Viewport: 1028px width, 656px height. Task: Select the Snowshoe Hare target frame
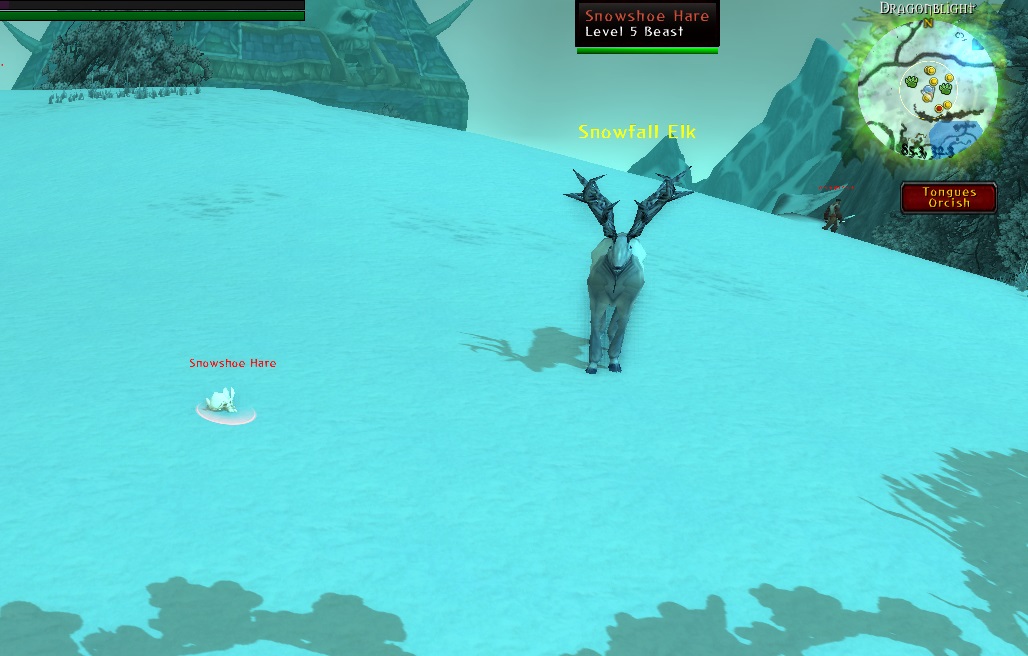pos(647,24)
